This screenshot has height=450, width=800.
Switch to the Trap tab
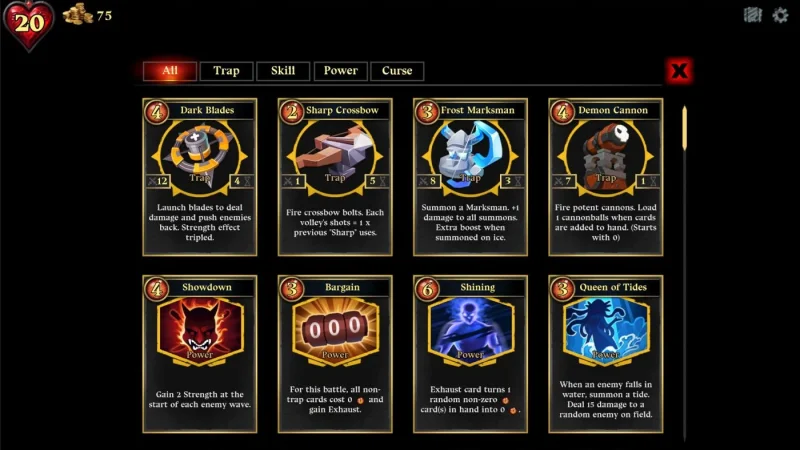click(226, 71)
